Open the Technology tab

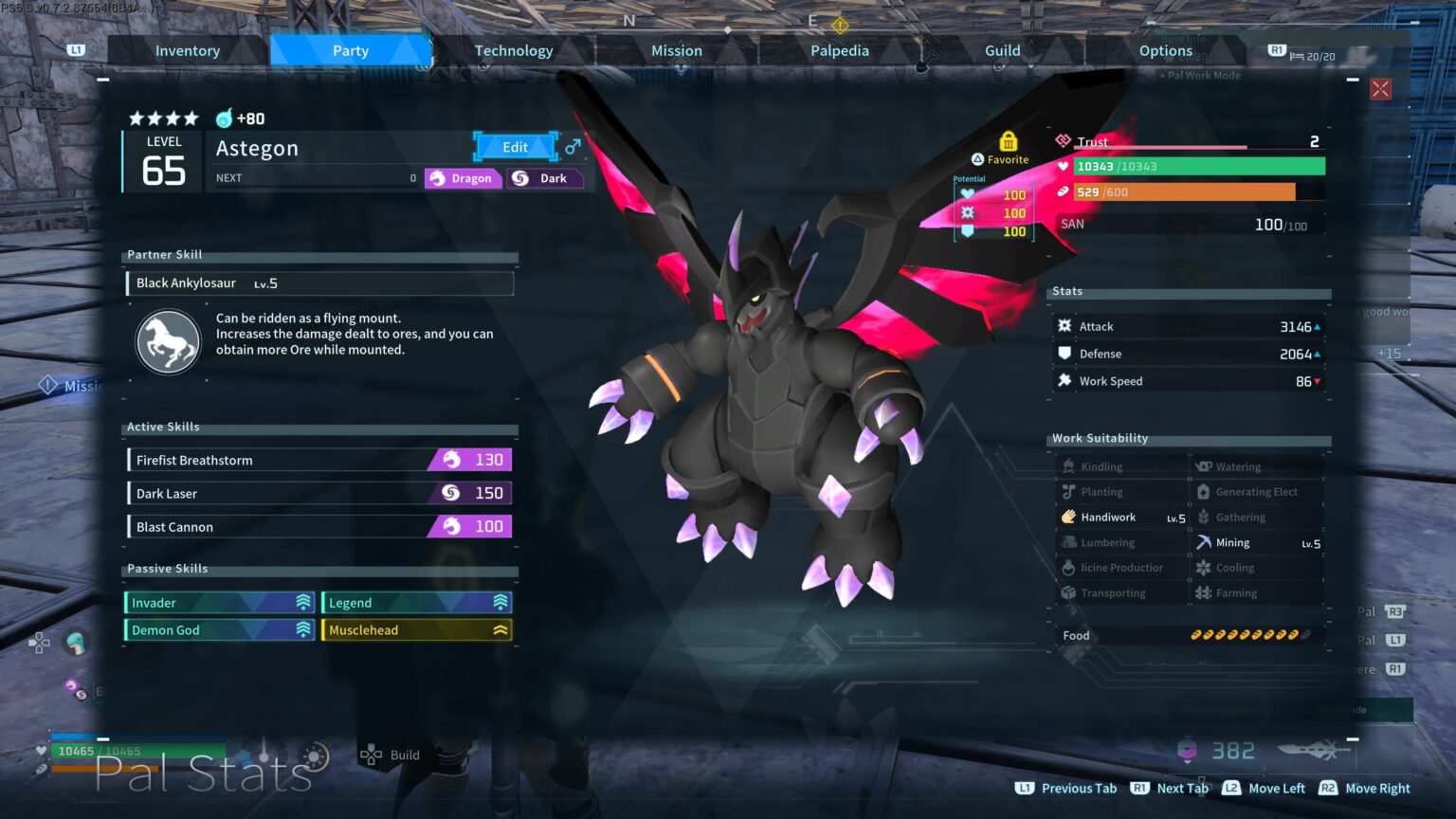point(514,51)
